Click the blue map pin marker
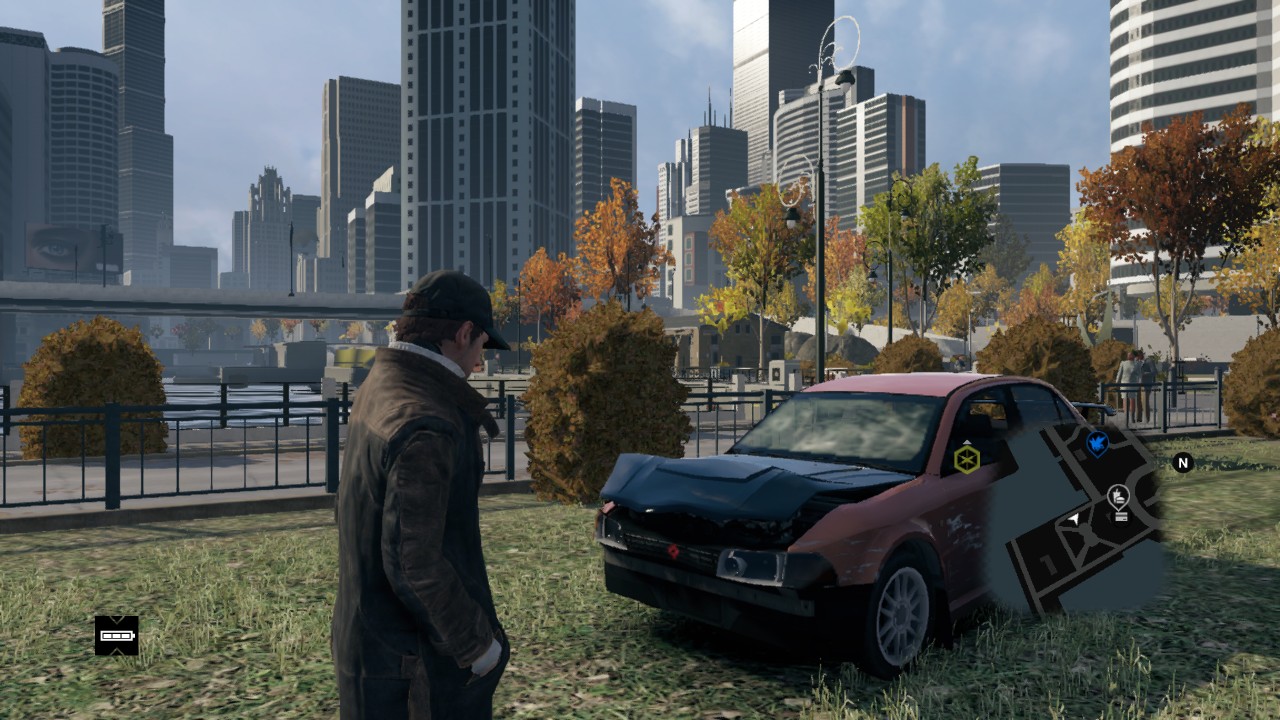This screenshot has width=1280, height=720. pos(1097,442)
